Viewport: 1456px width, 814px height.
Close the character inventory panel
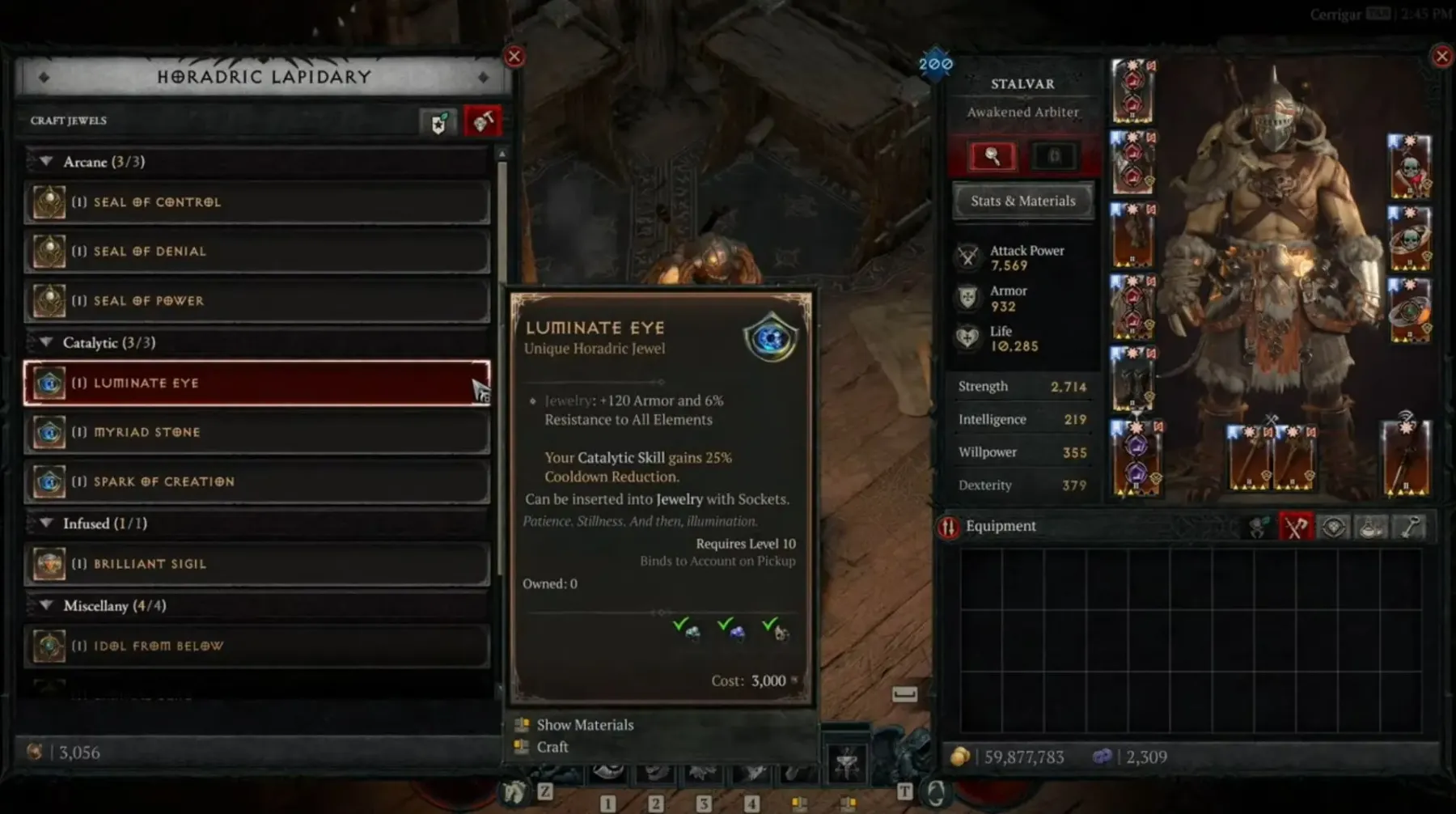point(1441,57)
